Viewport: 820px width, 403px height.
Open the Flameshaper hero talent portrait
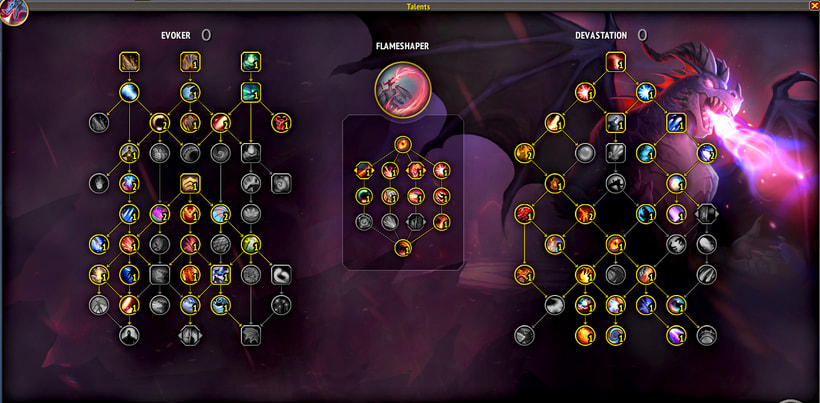point(402,88)
